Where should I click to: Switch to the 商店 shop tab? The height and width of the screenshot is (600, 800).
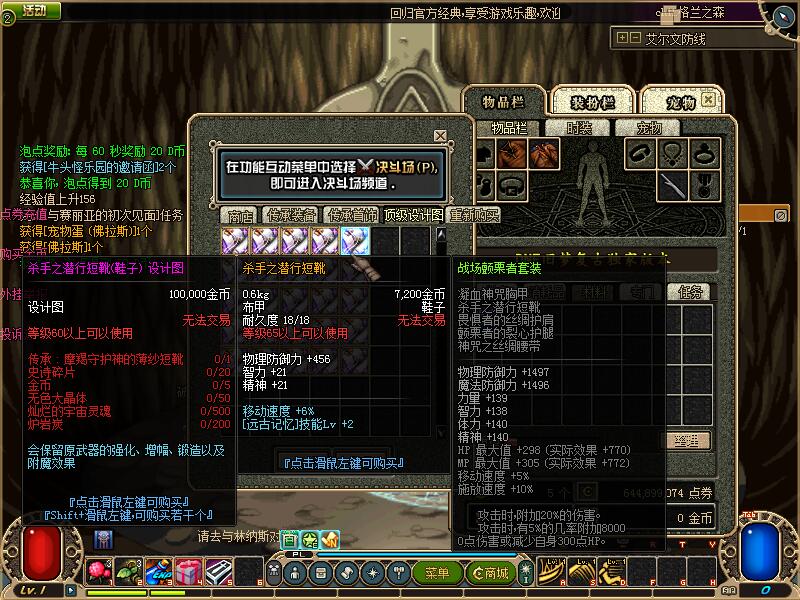[x=240, y=216]
